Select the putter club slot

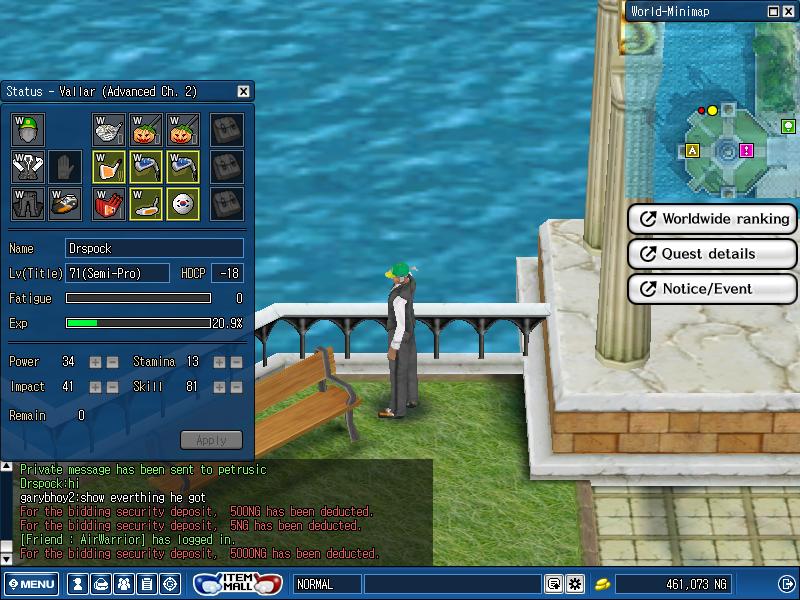(x=146, y=203)
